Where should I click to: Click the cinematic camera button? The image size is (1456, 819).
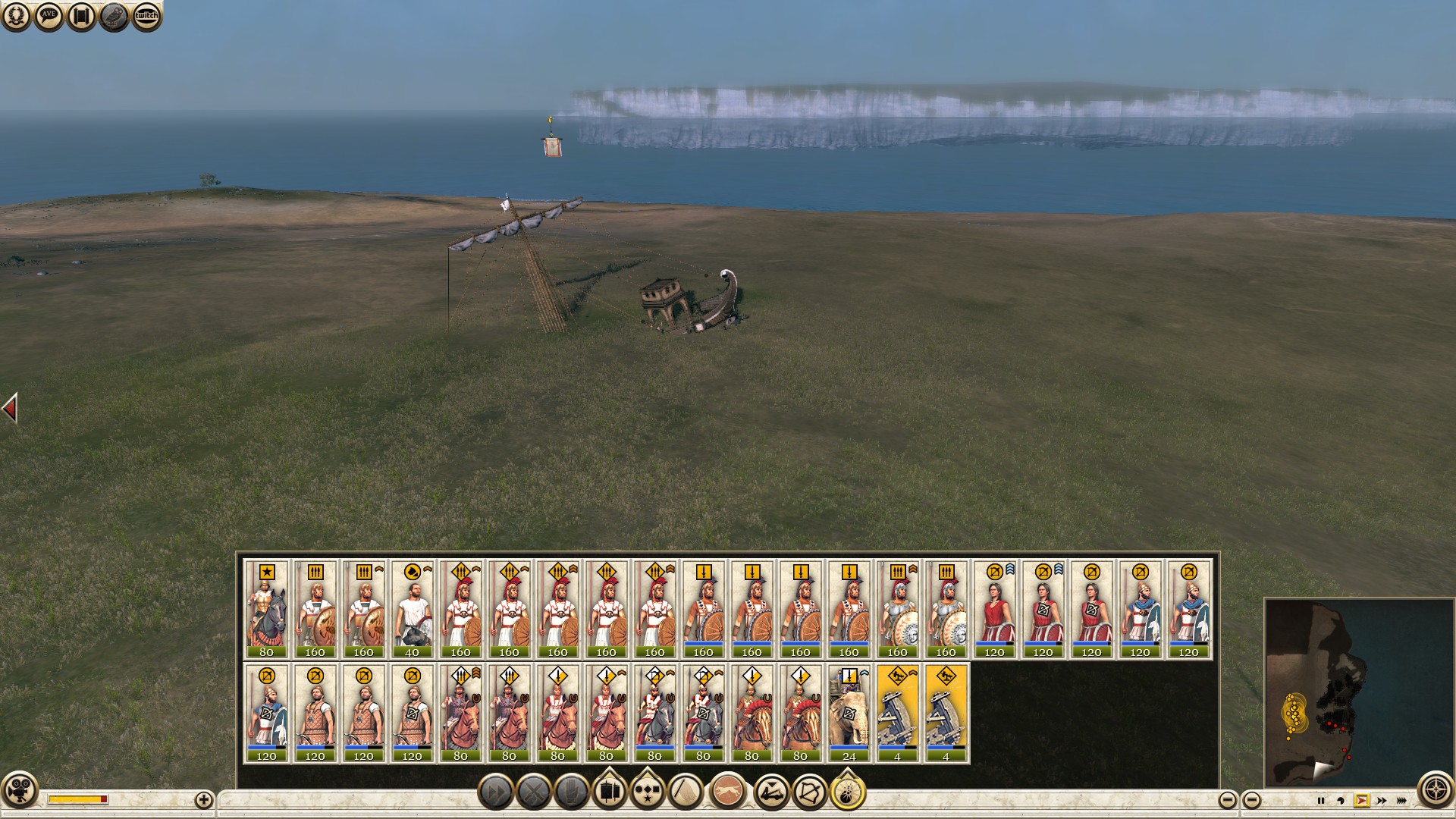tap(19, 791)
